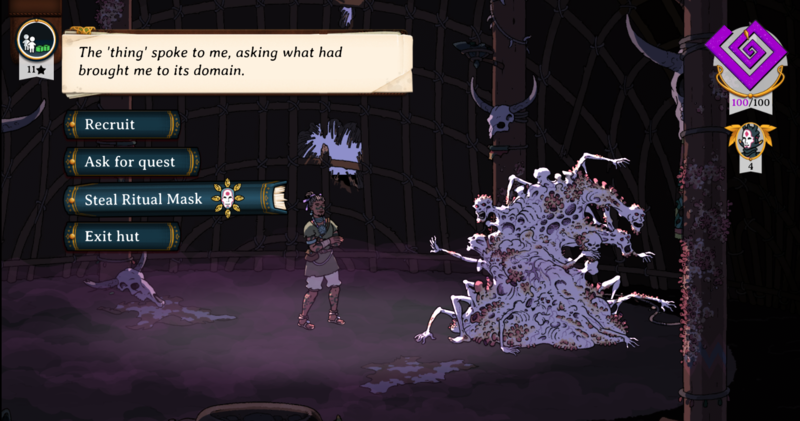Select the Ask for quest option
This screenshot has width=800, height=421.
coord(130,162)
